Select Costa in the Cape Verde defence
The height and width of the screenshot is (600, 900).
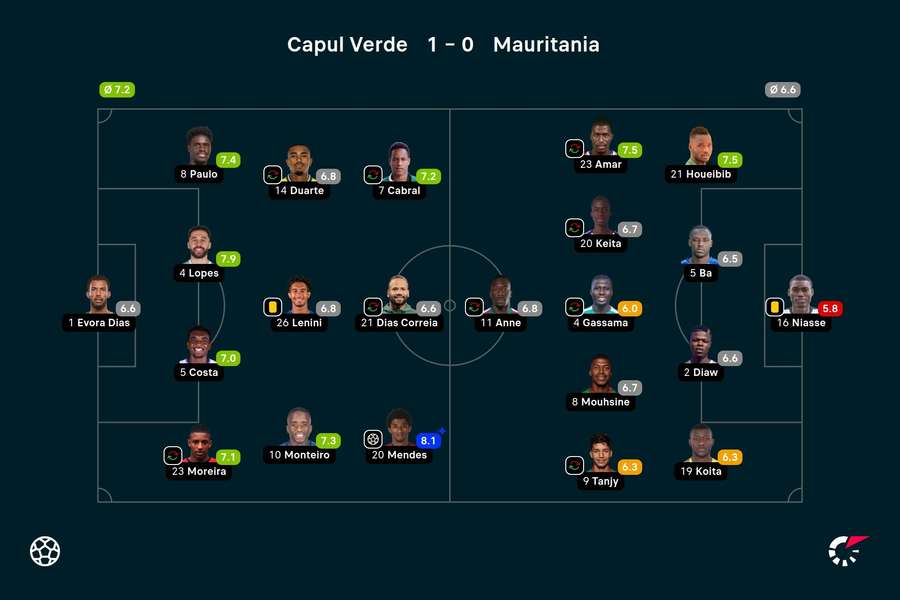pyautogui.click(x=198, y=345)
